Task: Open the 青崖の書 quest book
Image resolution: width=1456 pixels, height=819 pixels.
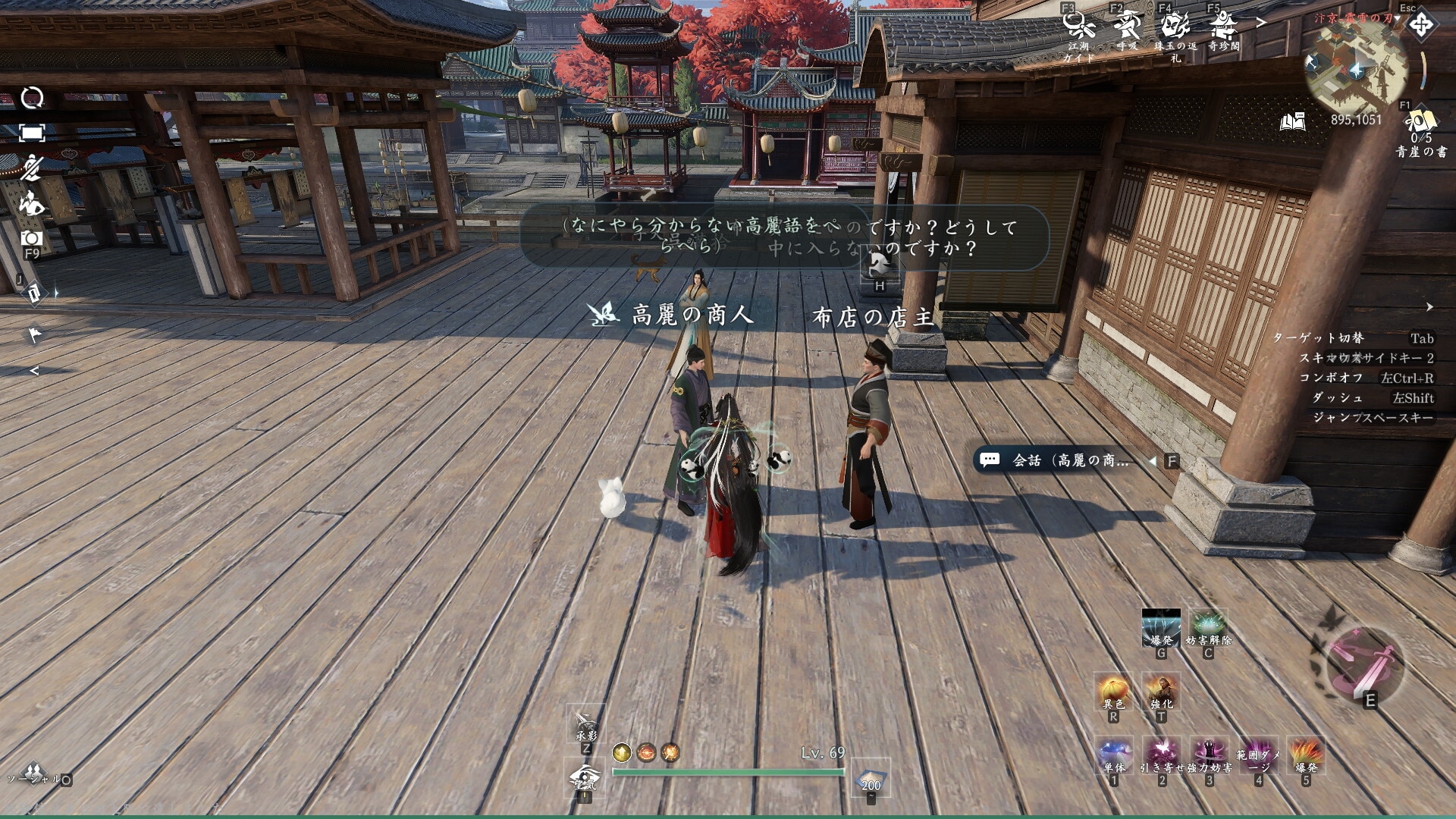Action: [1420, 123]
